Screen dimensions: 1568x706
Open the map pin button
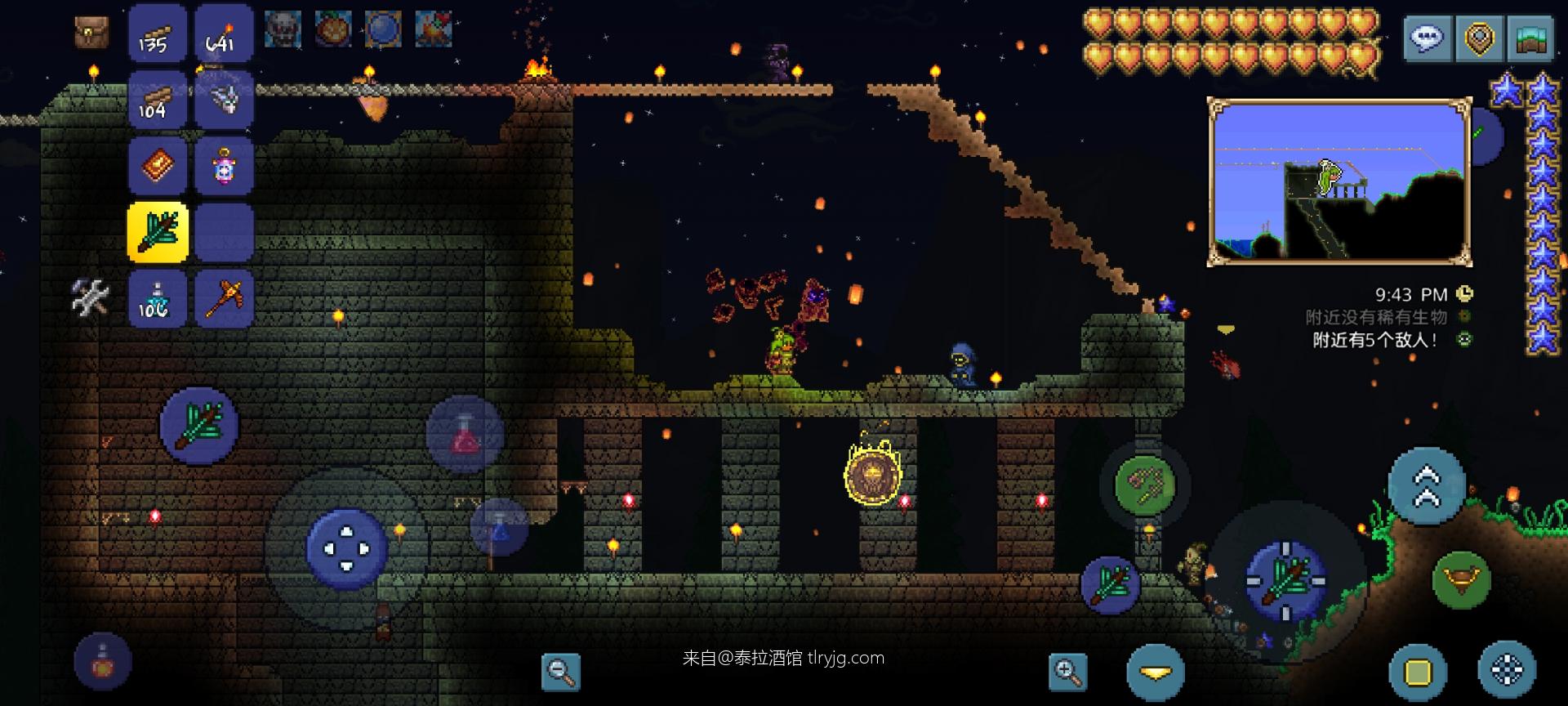tap(1480, 38)
